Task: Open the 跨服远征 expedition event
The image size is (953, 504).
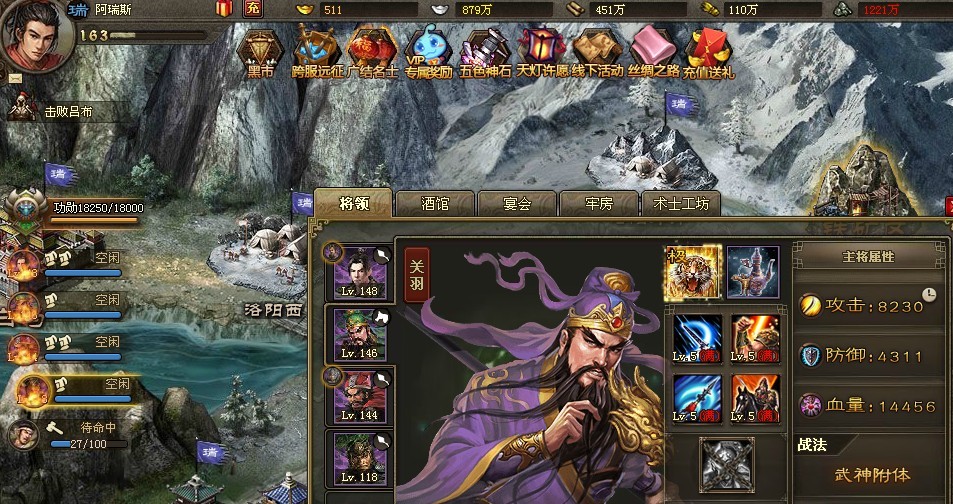Action: (315, 48)
